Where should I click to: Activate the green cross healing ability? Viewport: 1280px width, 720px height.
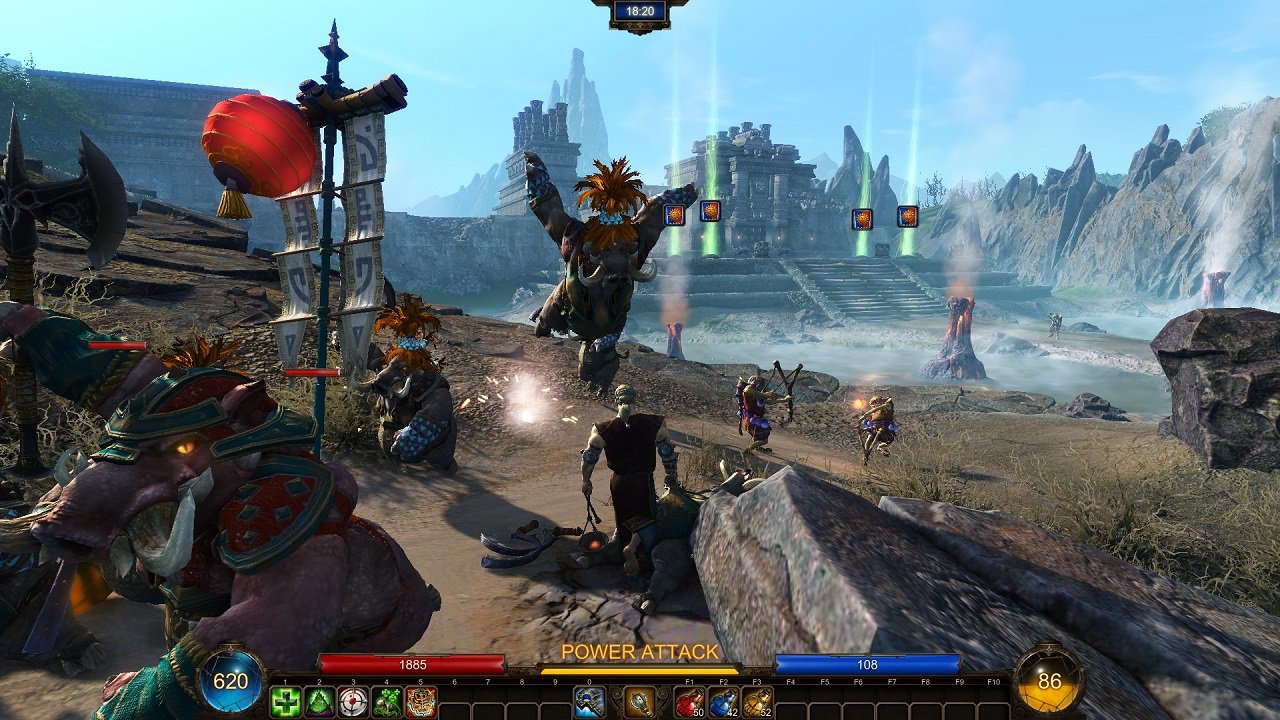click(286, 702)
